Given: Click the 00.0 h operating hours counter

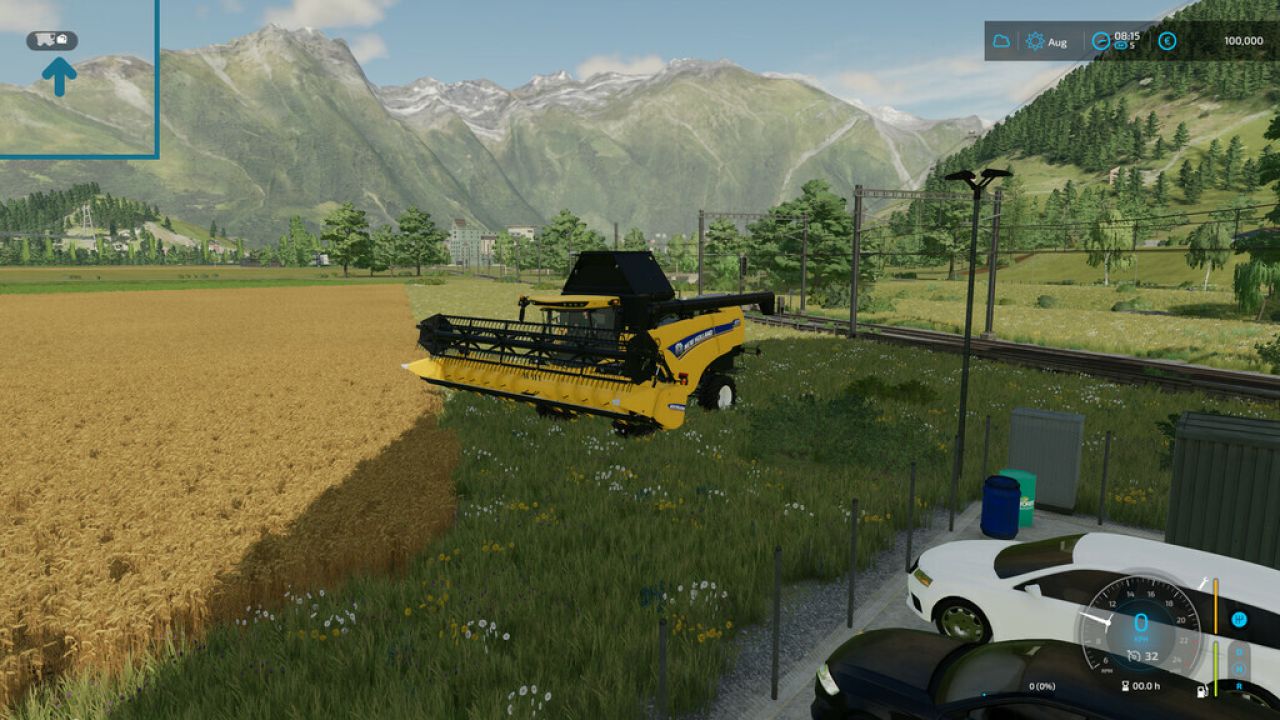Looking at the screenshot, I should [1146, 686].
